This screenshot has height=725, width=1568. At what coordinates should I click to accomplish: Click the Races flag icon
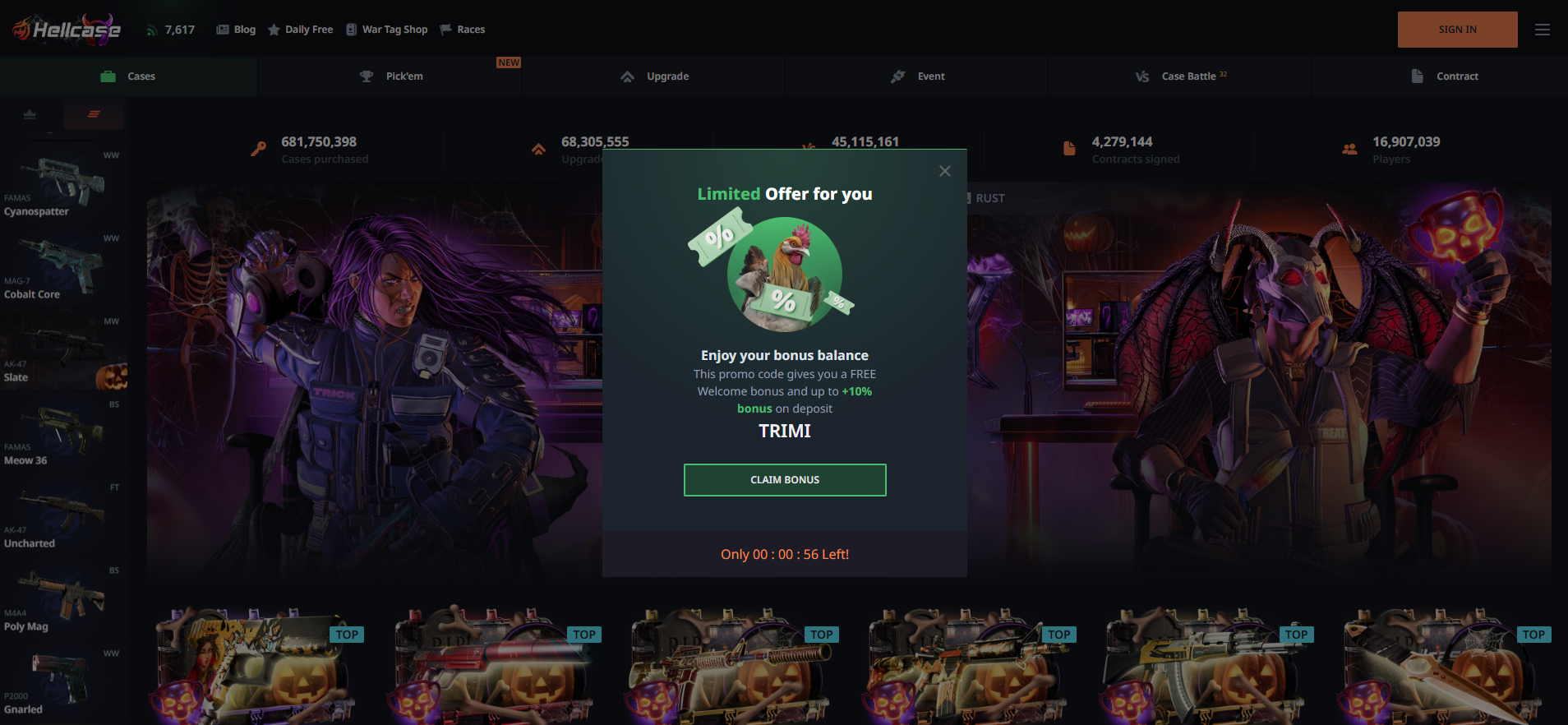click(445, 29)
